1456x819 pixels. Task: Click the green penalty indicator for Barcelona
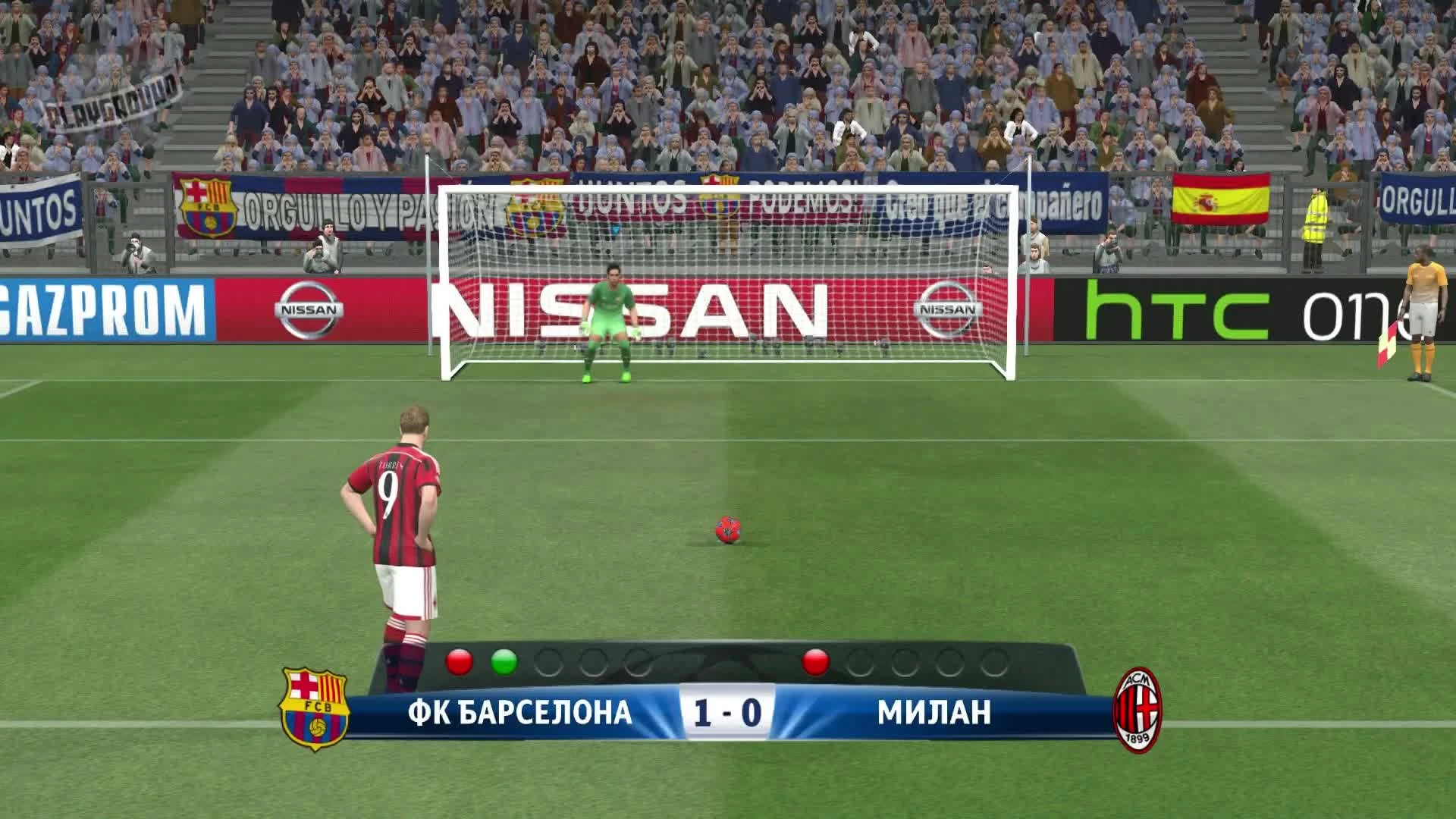tap(504, 664)
